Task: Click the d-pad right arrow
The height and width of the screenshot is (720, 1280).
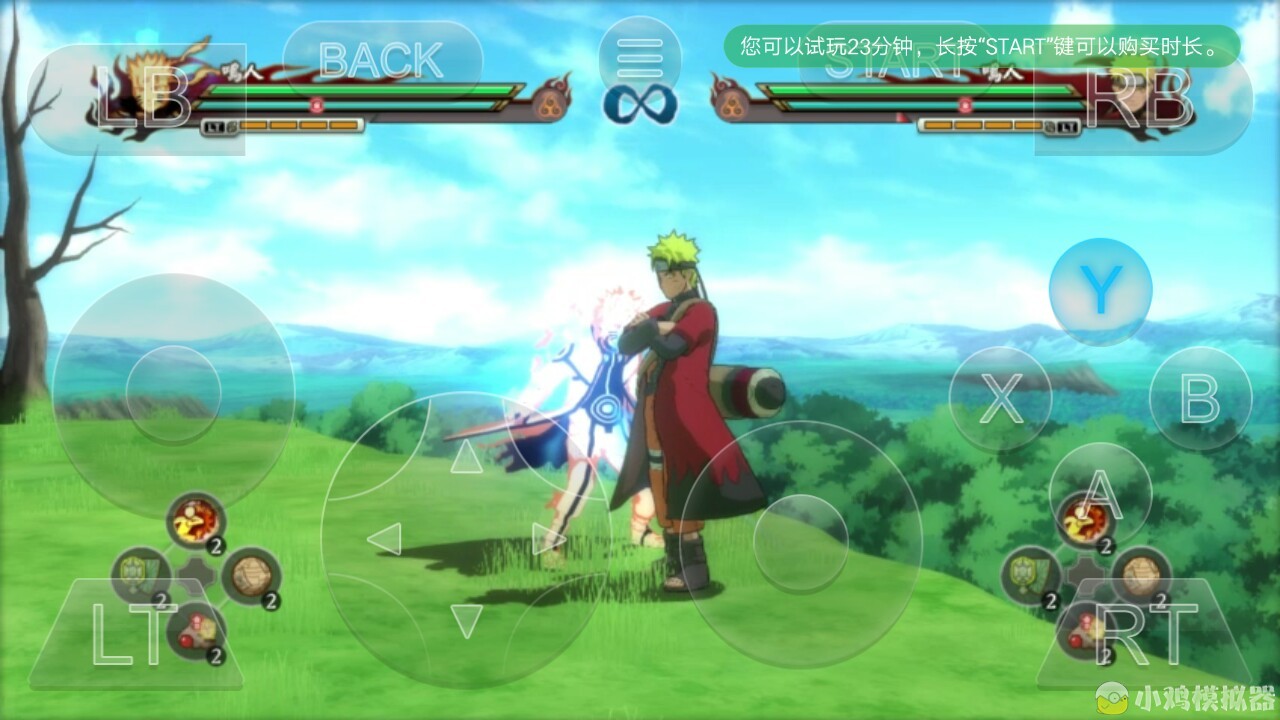Action: click(x=548, y=539)
